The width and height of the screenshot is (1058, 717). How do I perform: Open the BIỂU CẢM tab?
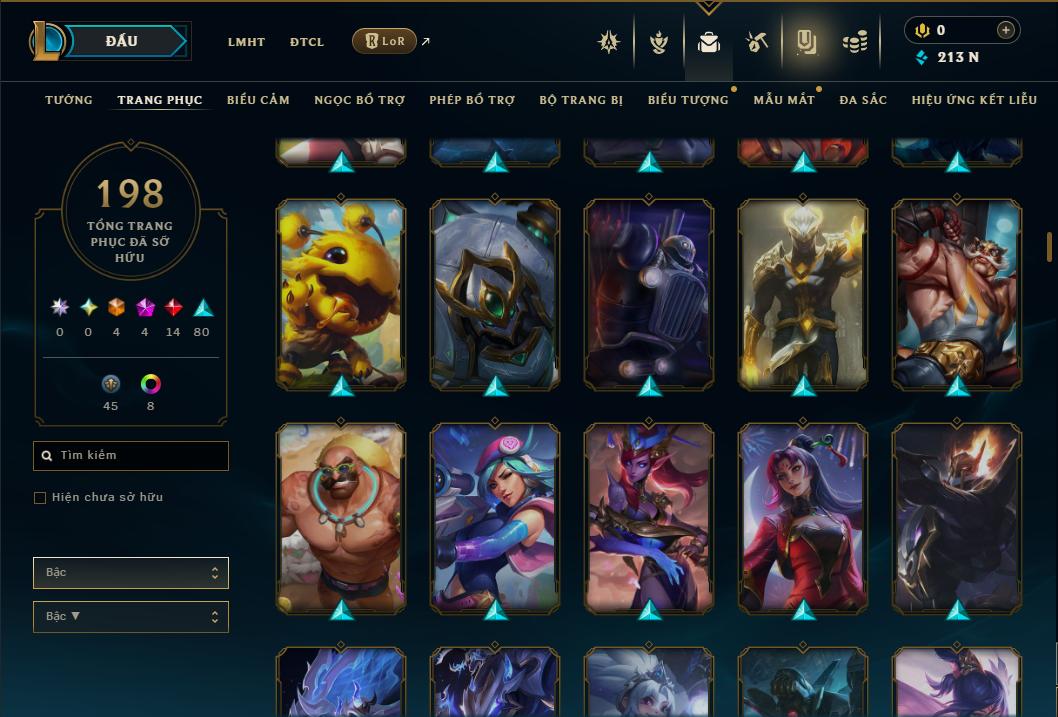click(258, 100)
